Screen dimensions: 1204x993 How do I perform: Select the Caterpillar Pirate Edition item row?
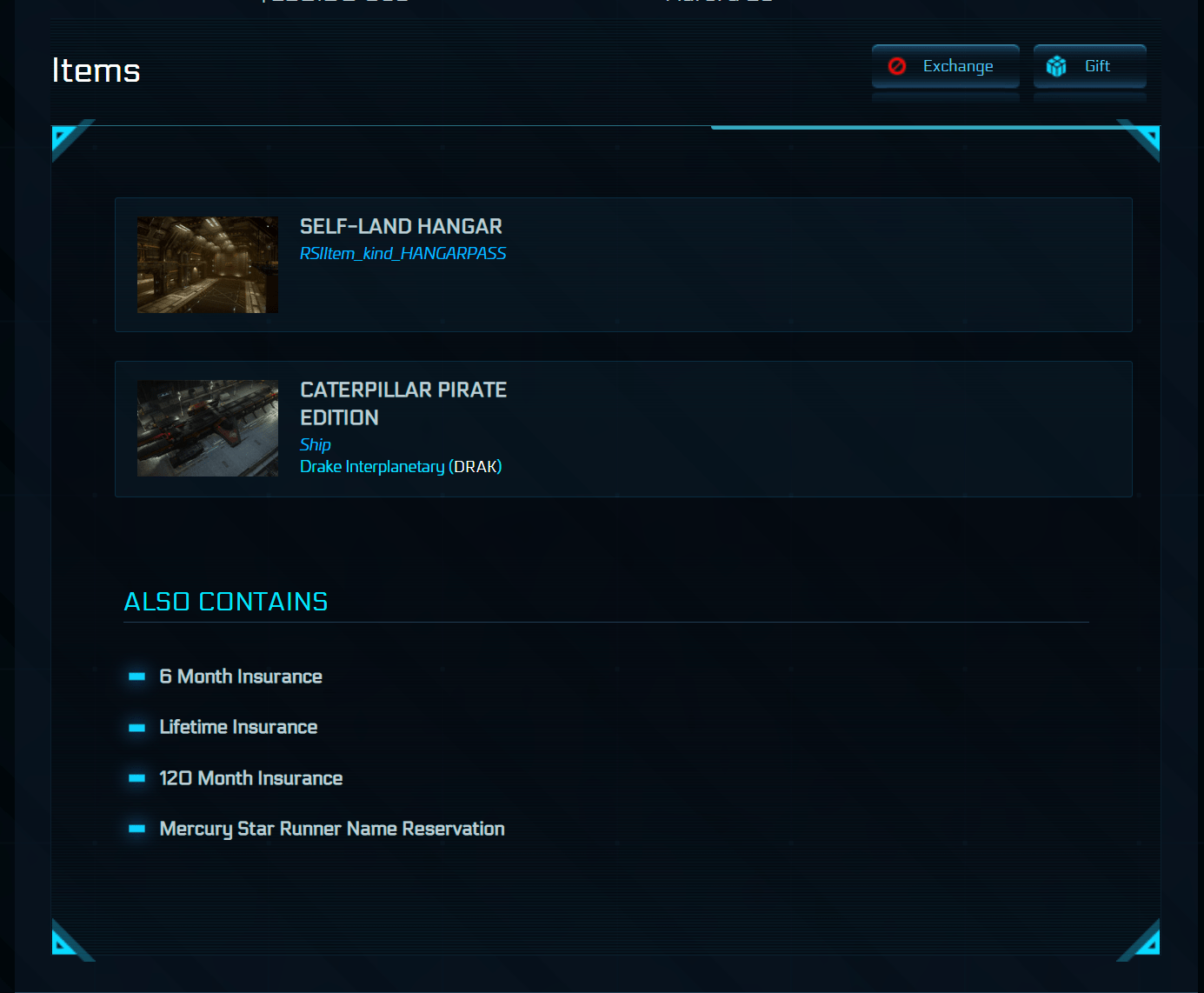coord(623,428)
